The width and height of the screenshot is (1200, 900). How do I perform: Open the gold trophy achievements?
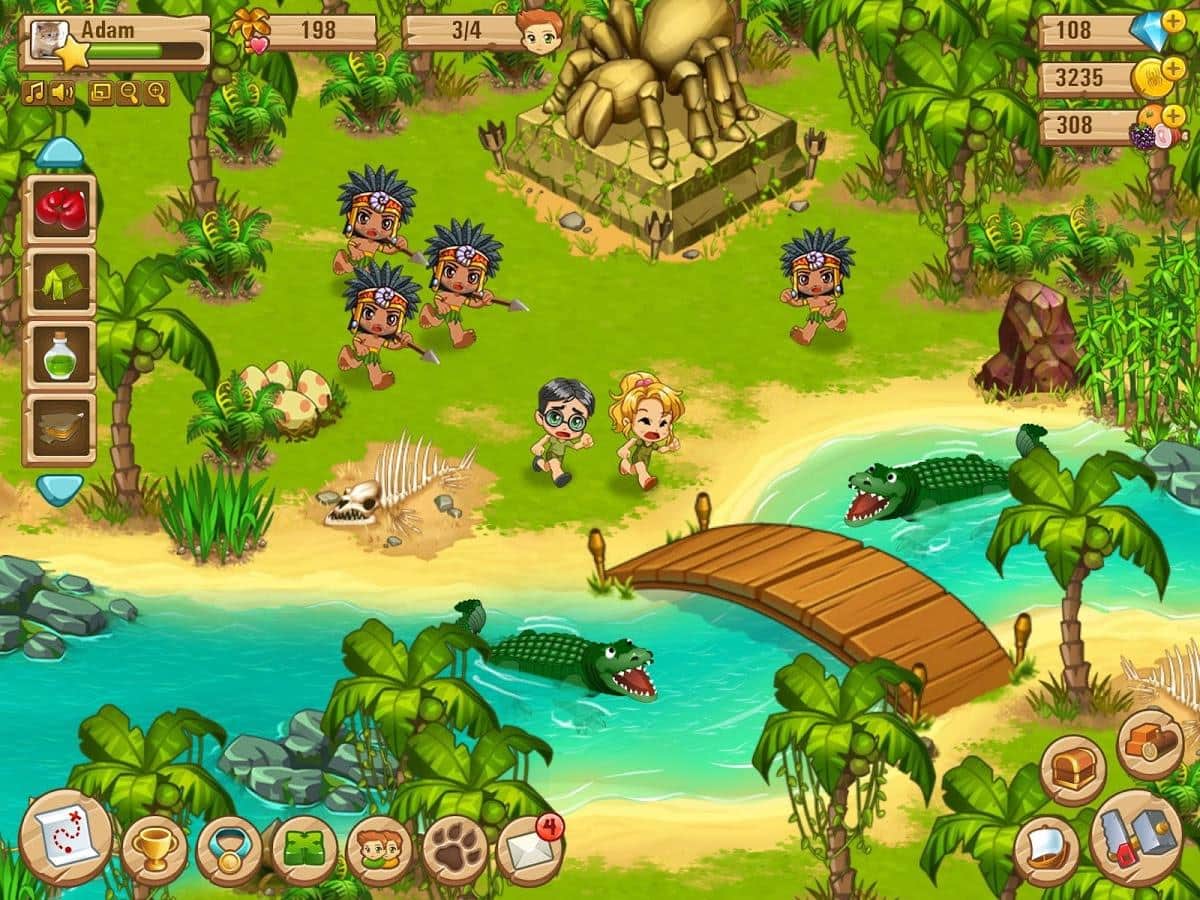[x=154, y=850]
